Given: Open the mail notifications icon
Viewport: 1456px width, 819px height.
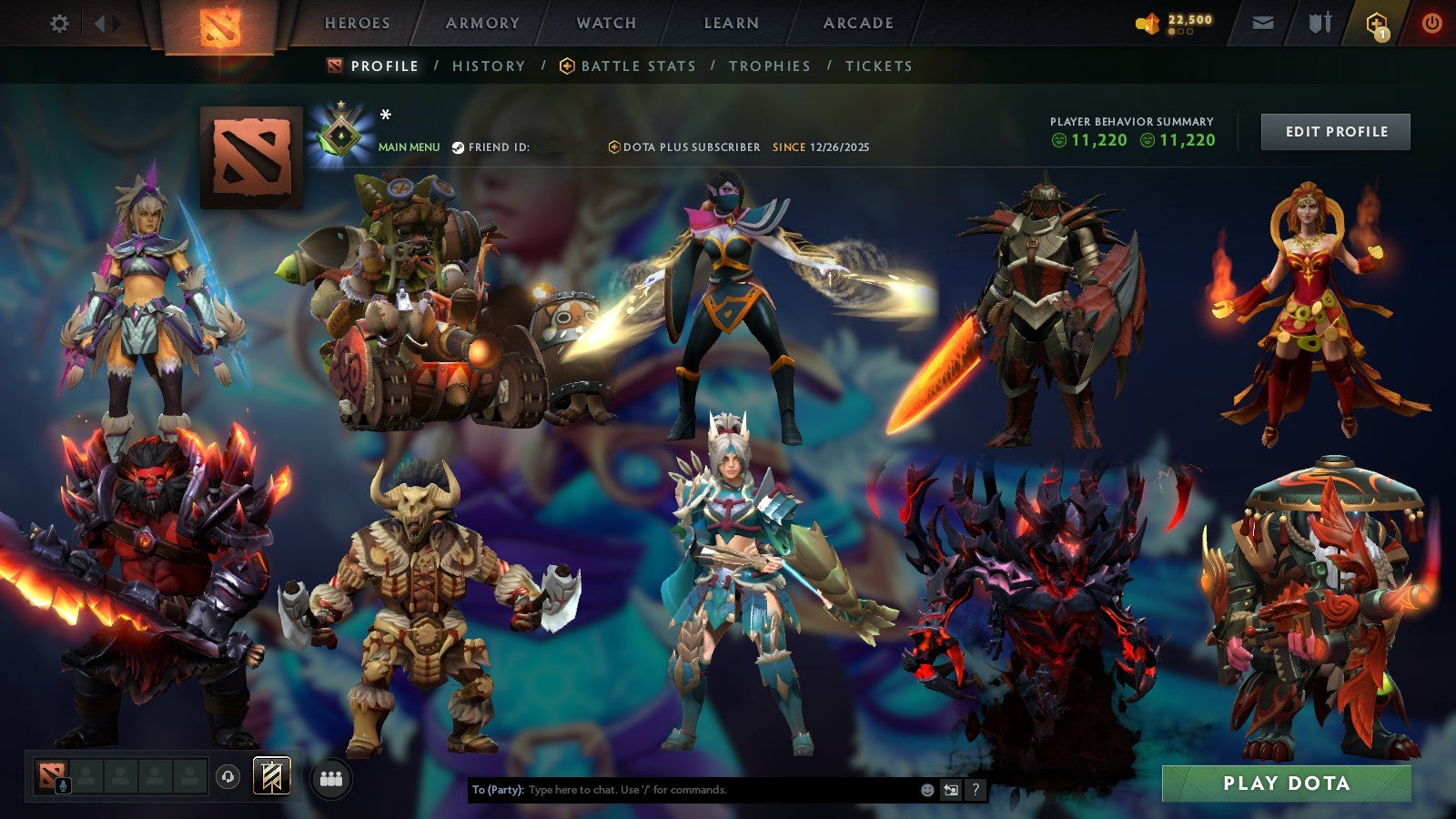Looking at the screenshot, I should pyautogui.click(x=1263, y=22).
